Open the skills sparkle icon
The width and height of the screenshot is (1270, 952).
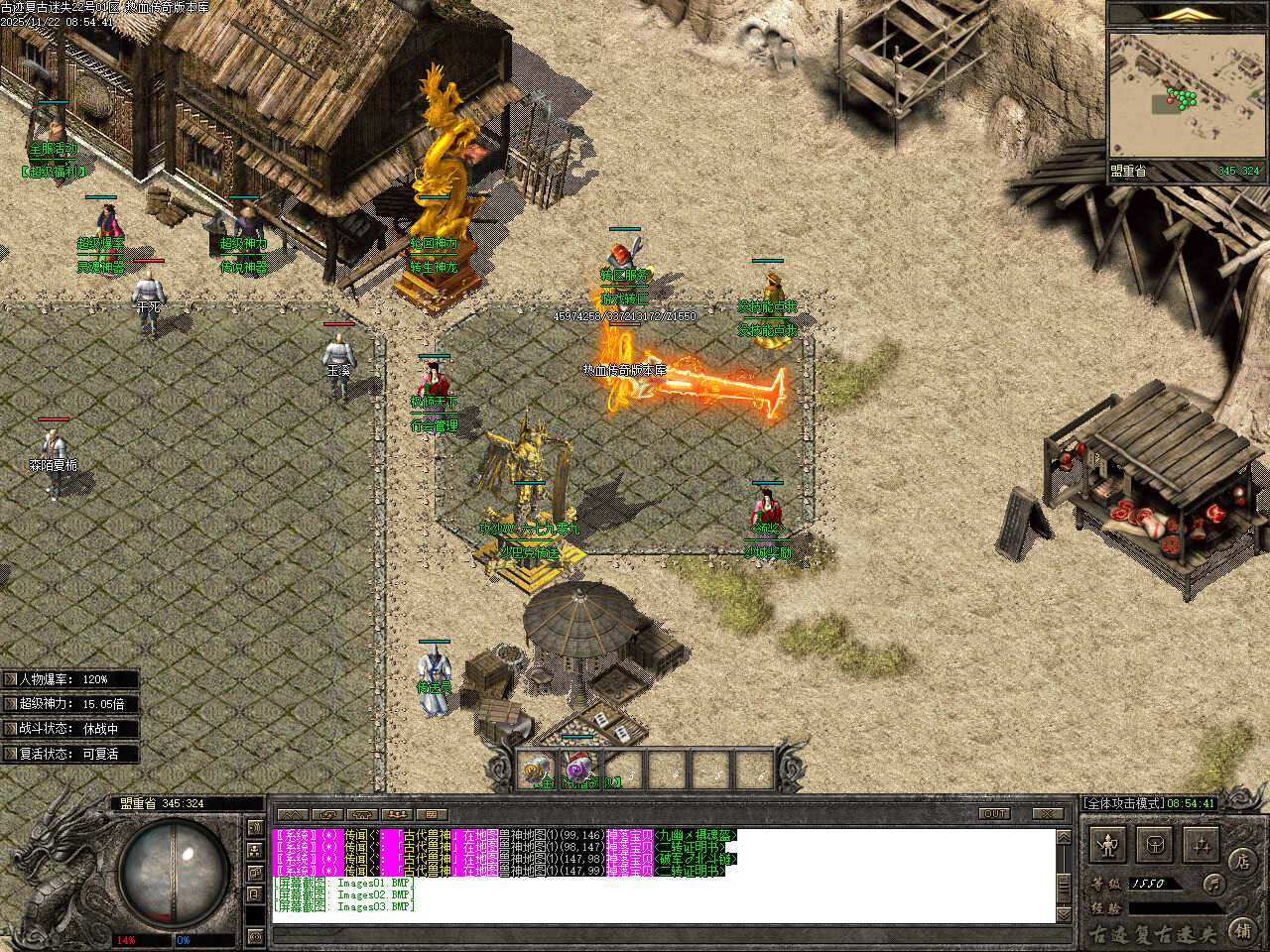coord(1202,846)
